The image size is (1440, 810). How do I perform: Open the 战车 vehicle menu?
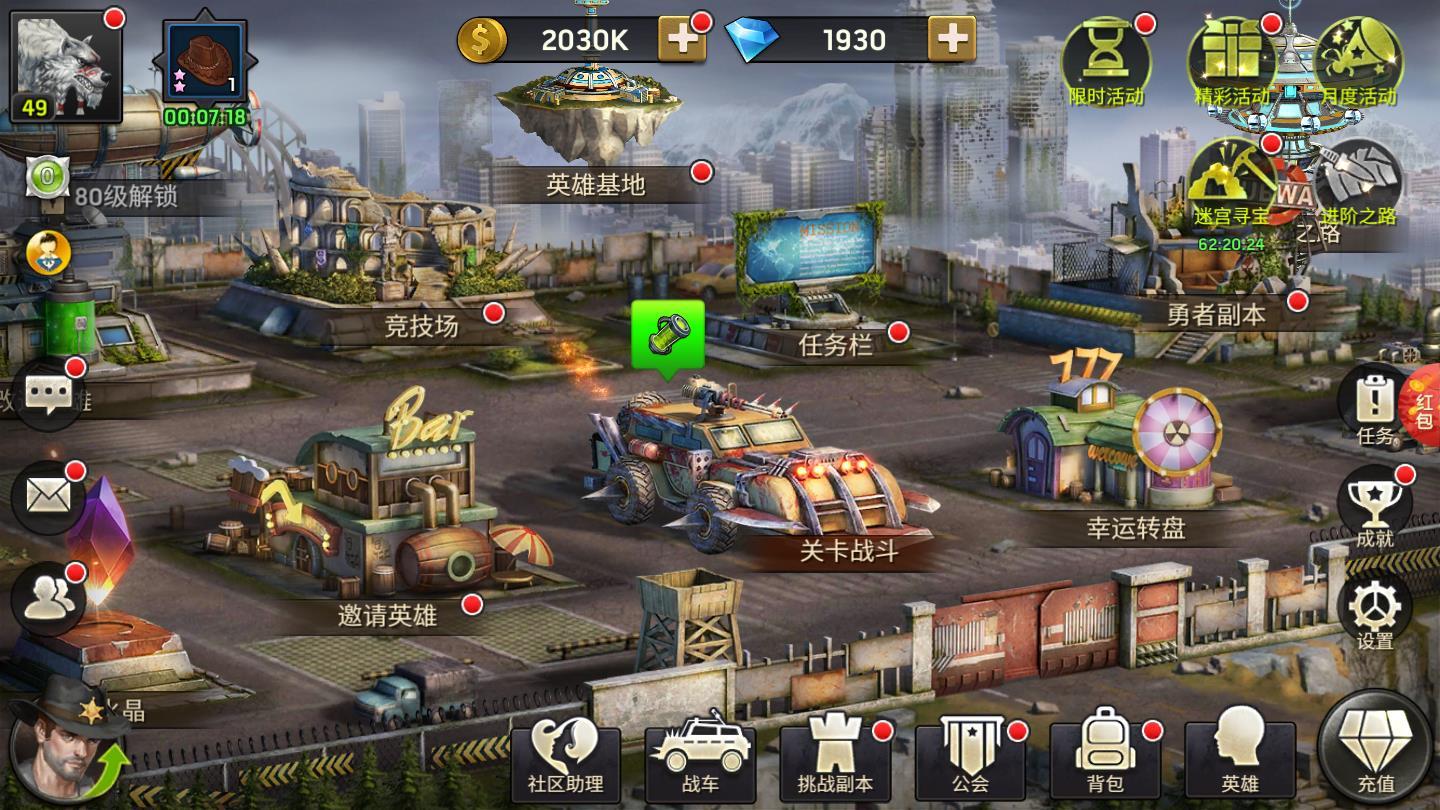point(700,759)
